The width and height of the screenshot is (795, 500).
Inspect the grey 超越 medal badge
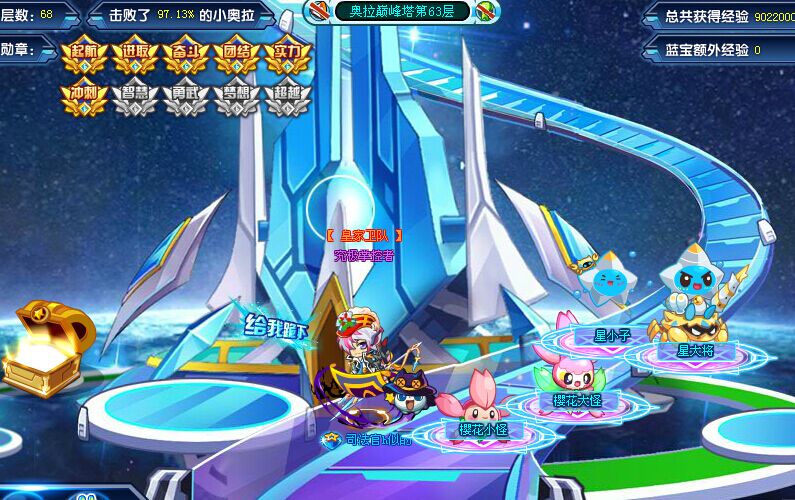[288, 97]
